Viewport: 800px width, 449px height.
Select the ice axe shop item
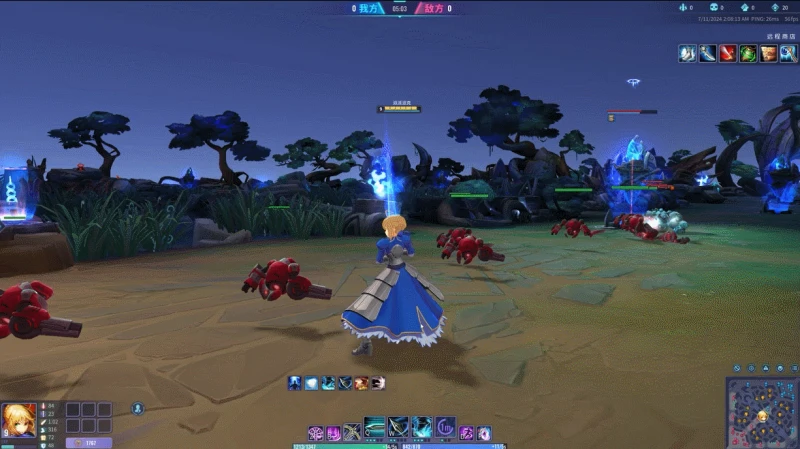point(787,54)
